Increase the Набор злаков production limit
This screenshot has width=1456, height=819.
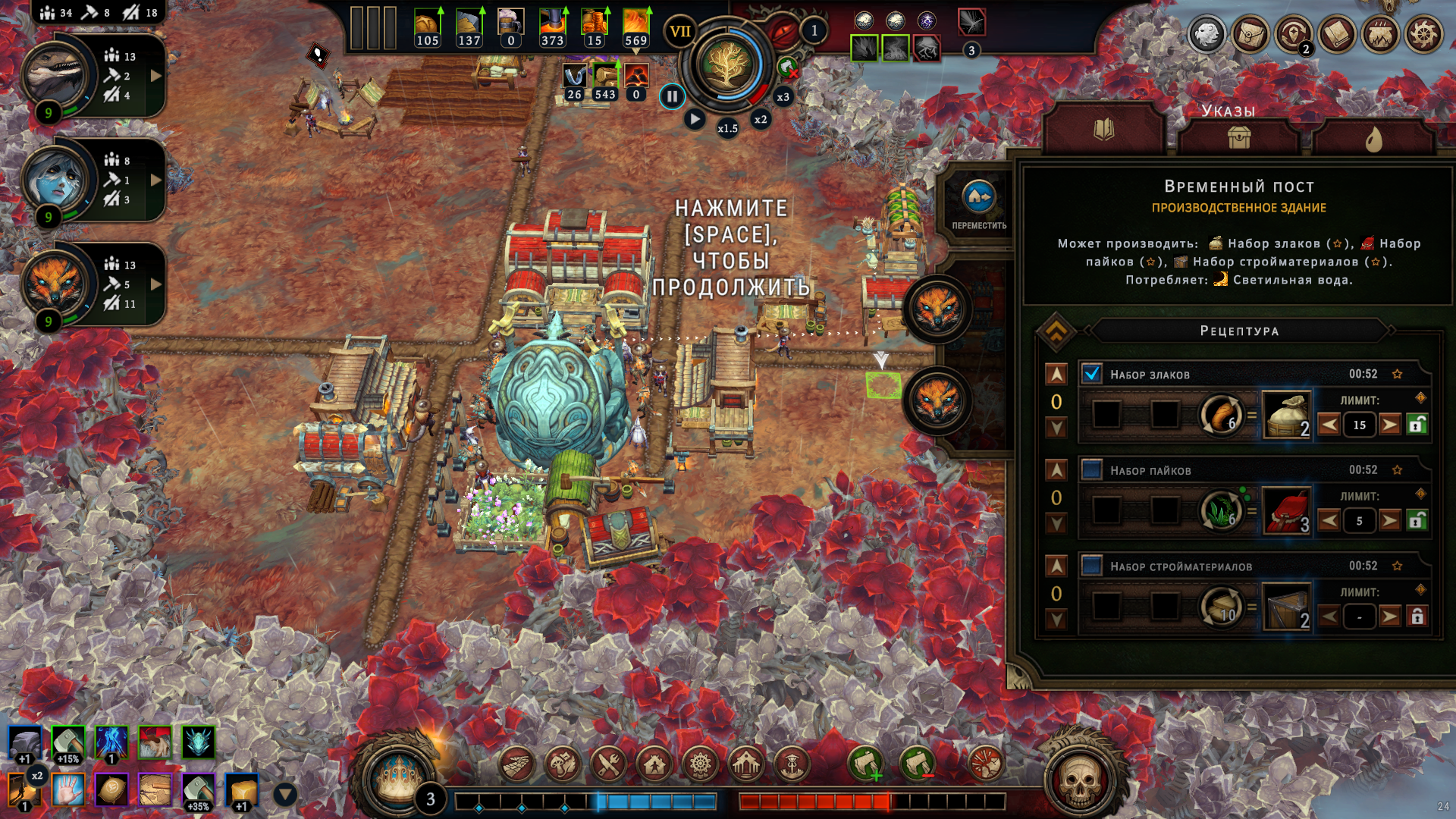[x=1389, y=425]
